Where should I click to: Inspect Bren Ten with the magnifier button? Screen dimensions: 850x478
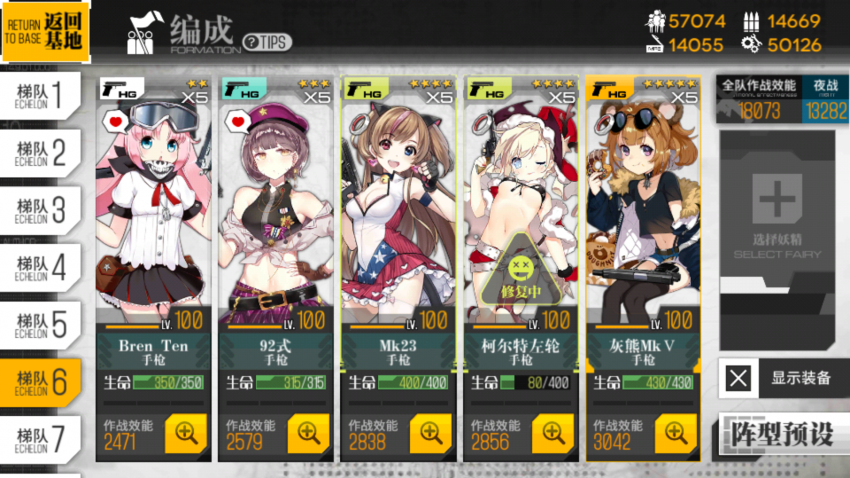[187, 433]
